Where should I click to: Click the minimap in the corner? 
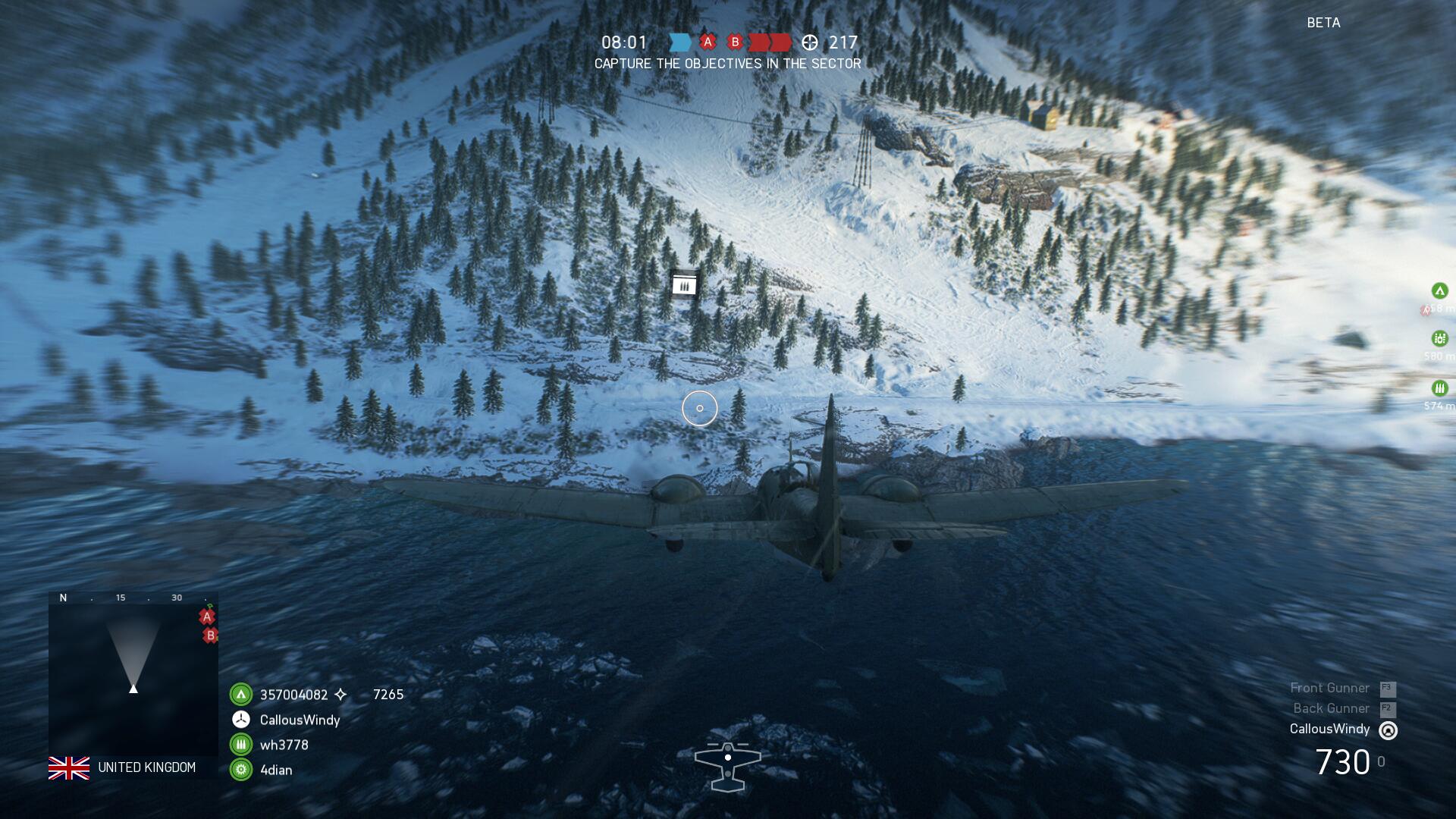click(133, 673)
